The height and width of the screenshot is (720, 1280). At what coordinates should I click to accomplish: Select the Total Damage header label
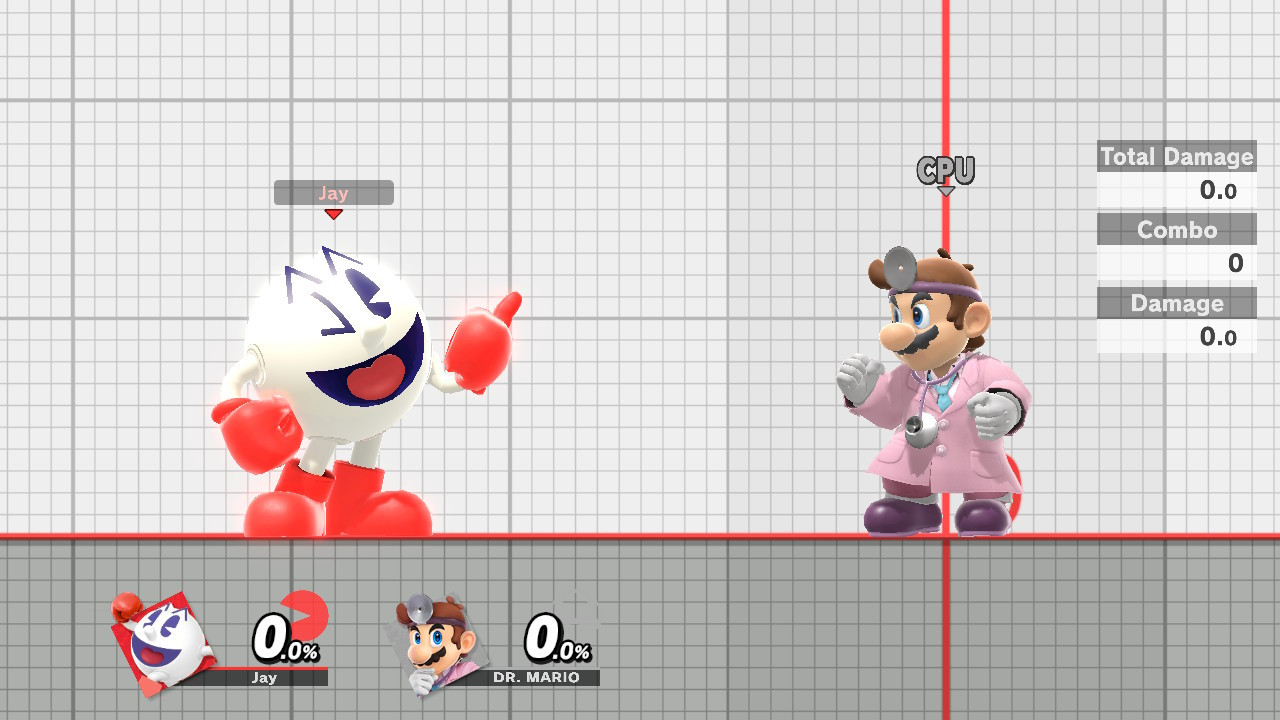1176,156
